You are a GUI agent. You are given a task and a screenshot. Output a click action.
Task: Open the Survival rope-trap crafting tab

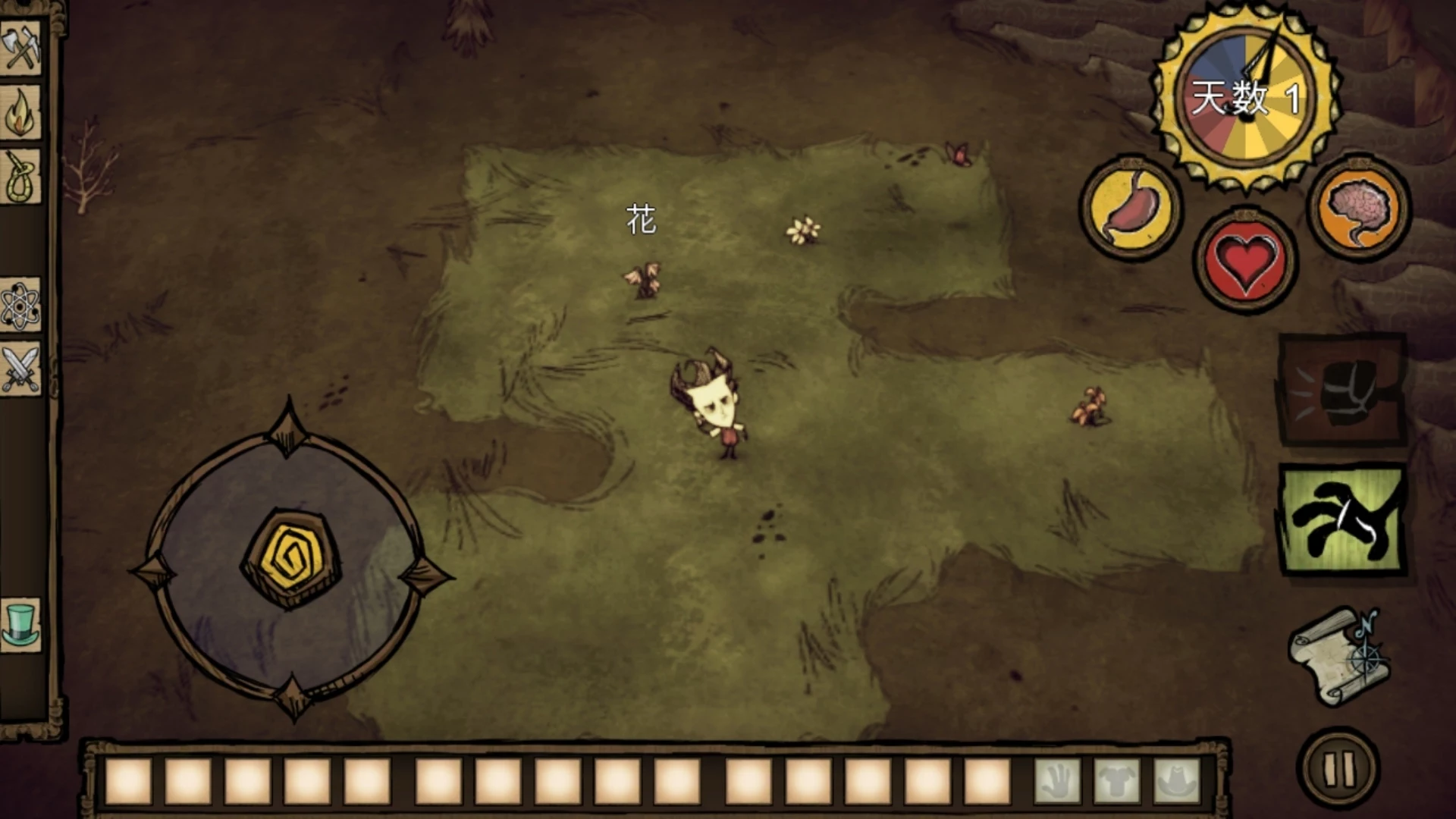(20, 177)
